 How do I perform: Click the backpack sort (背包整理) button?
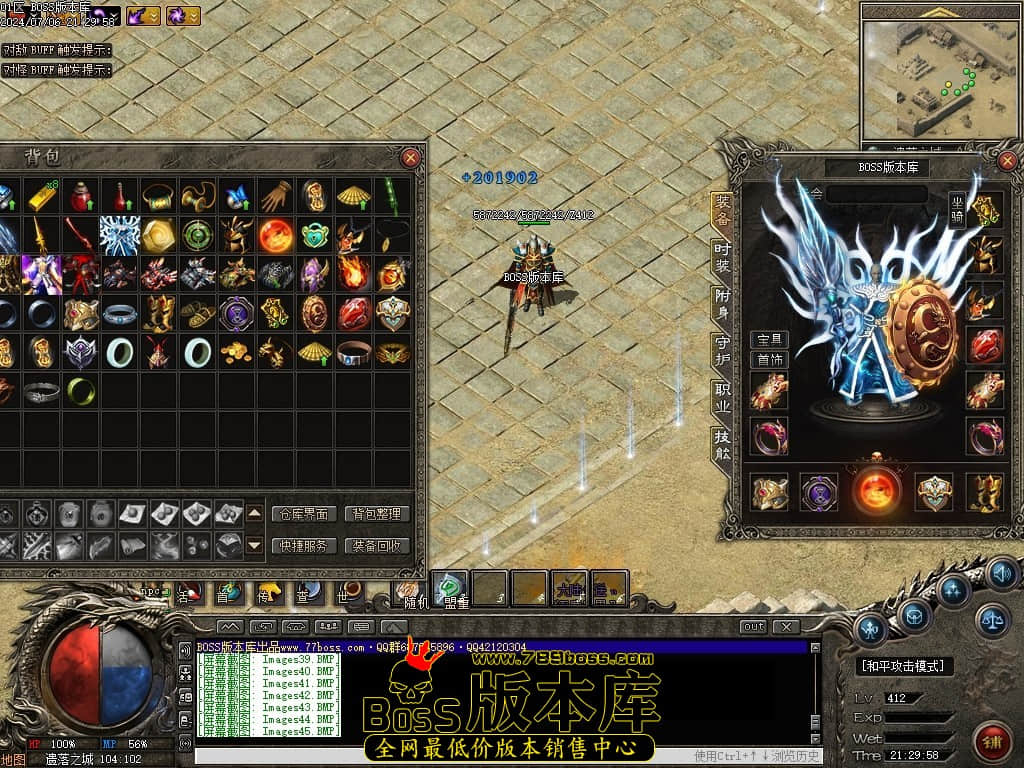pyautogui.click(x=377, y=514)
